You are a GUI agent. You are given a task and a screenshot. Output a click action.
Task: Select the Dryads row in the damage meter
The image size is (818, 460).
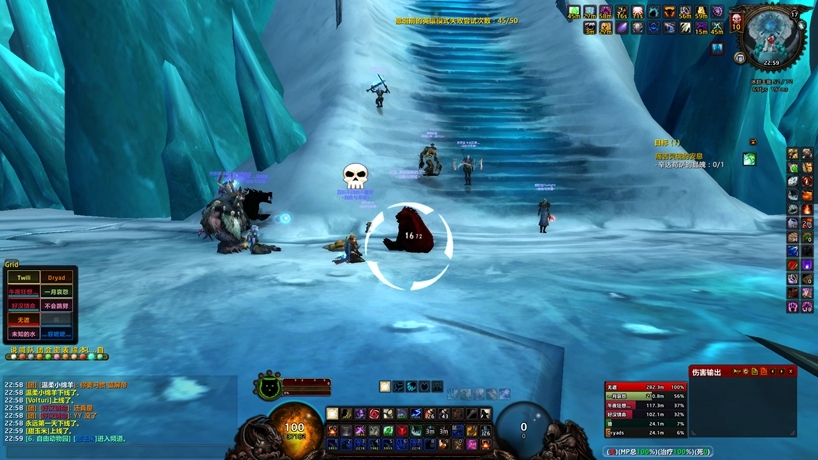645,434
